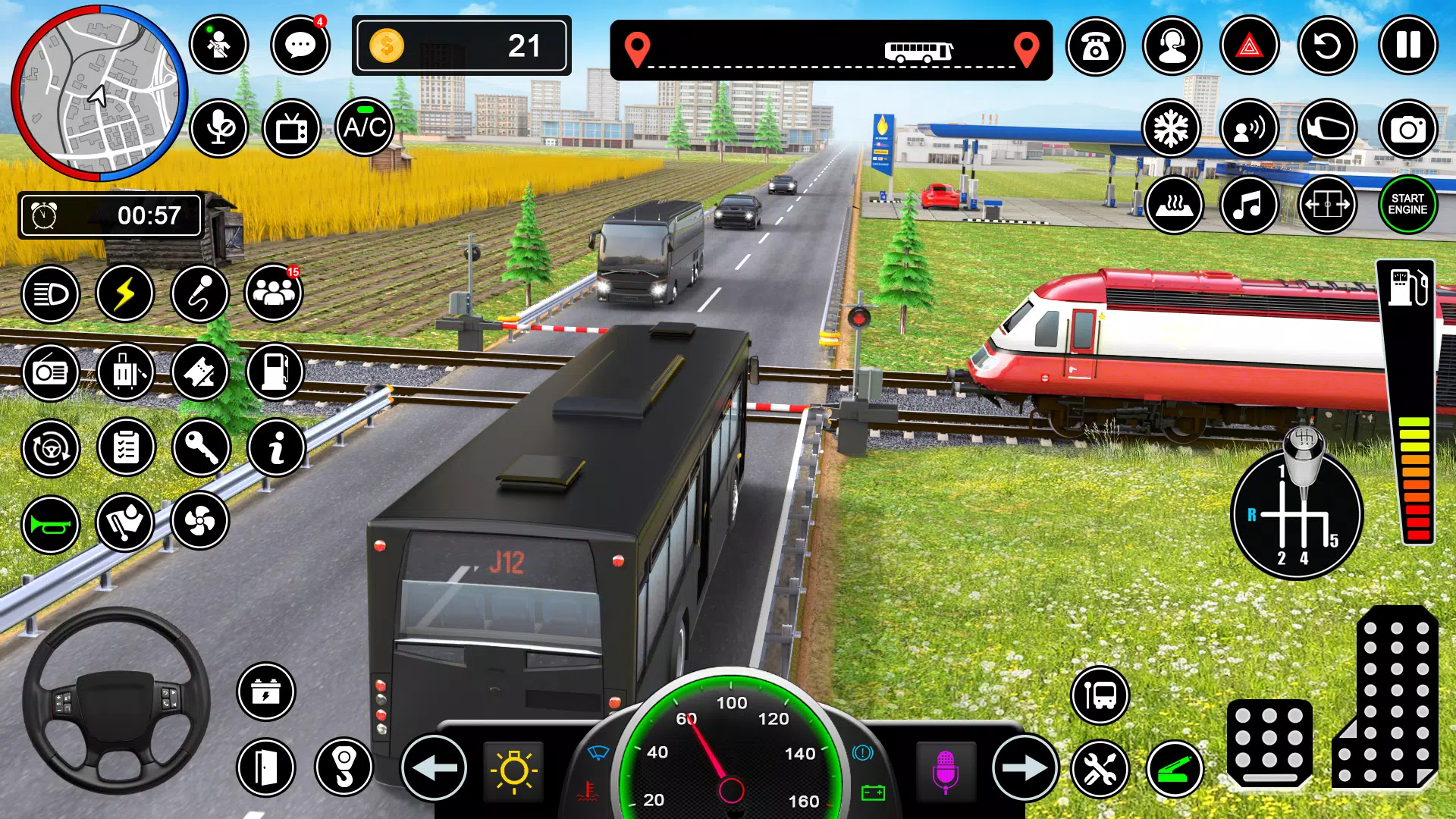Click the information i button
1456x819 pixels.
(x=277, y=448)
